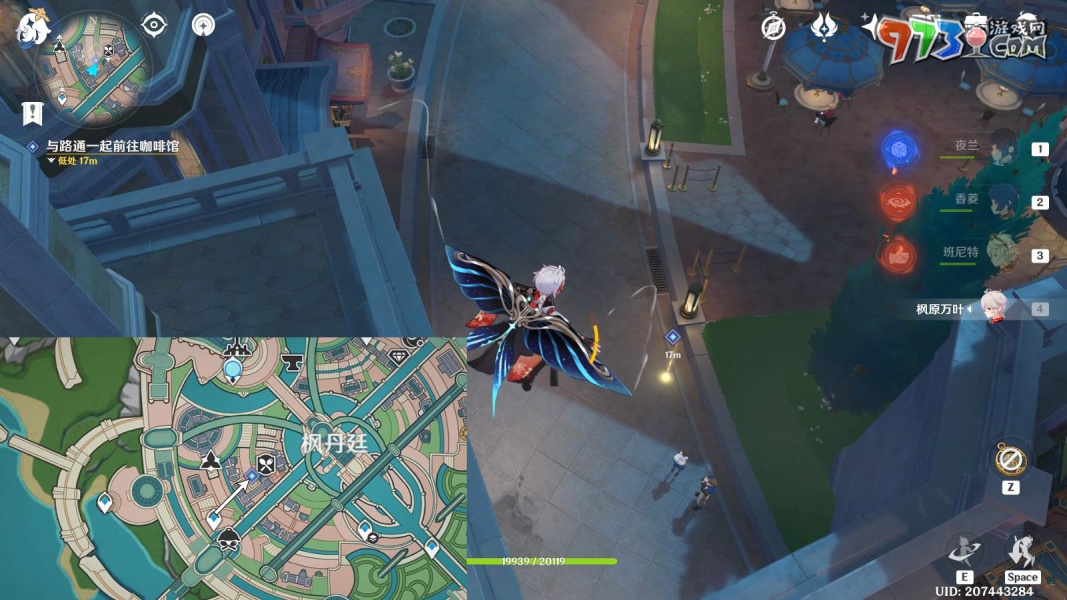The height and width of the screenshot is (600, 1067).
Task: Activate the spinning elemental skill icon
Action: point(965,551)
